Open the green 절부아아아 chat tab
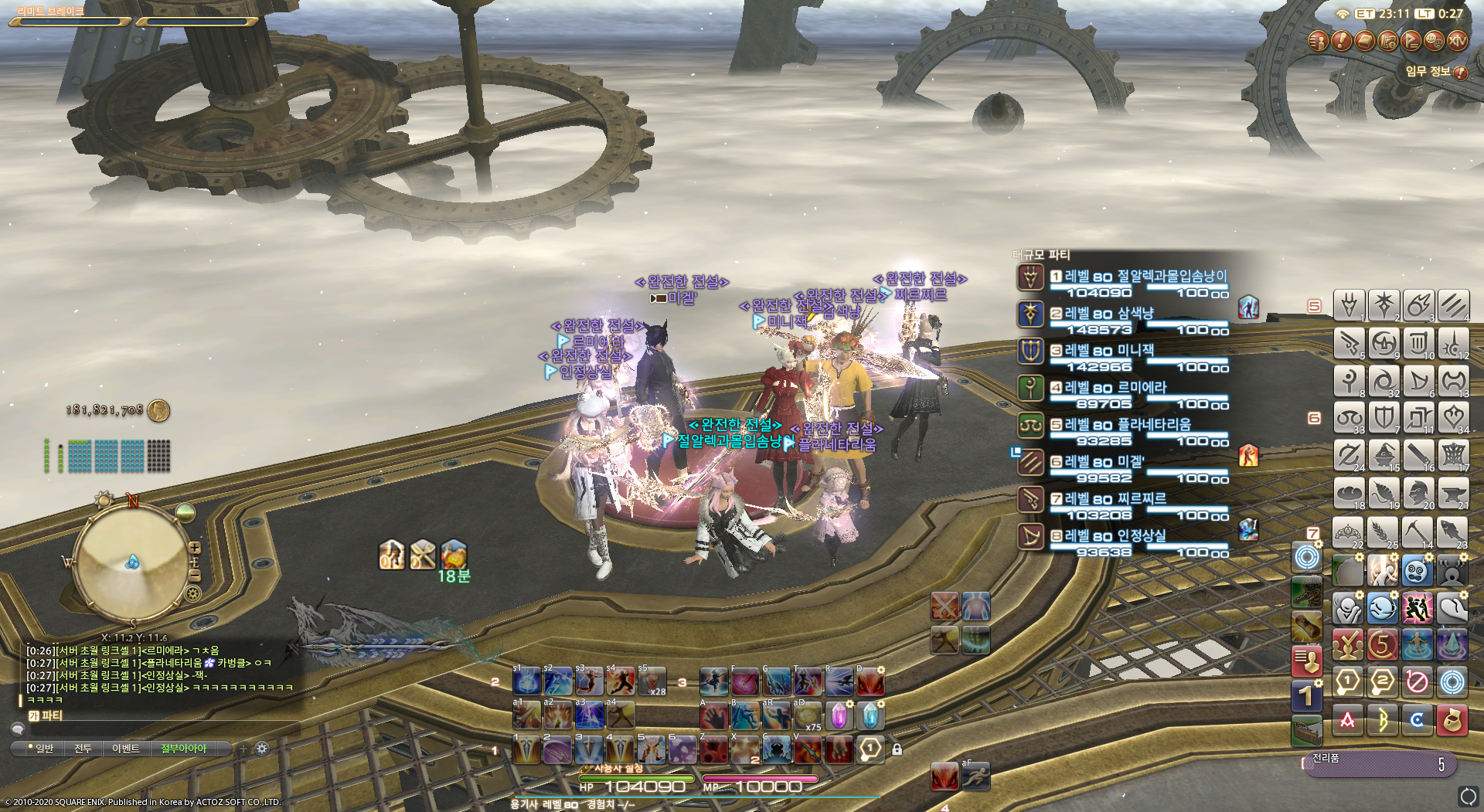This screenshot has width=1484, height=812. coord(183,749)
